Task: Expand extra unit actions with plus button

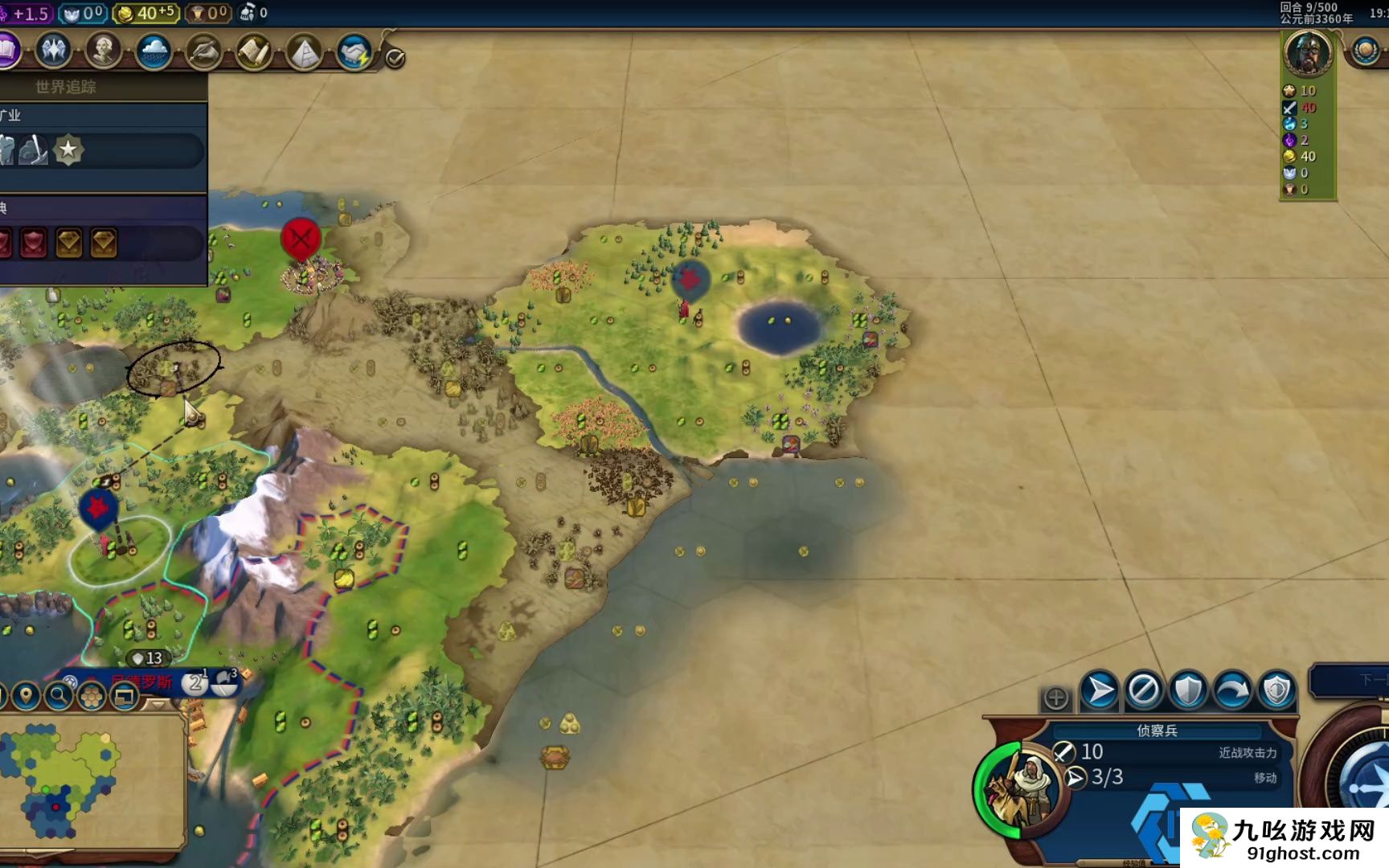Action: click(x=1056, y=698)
